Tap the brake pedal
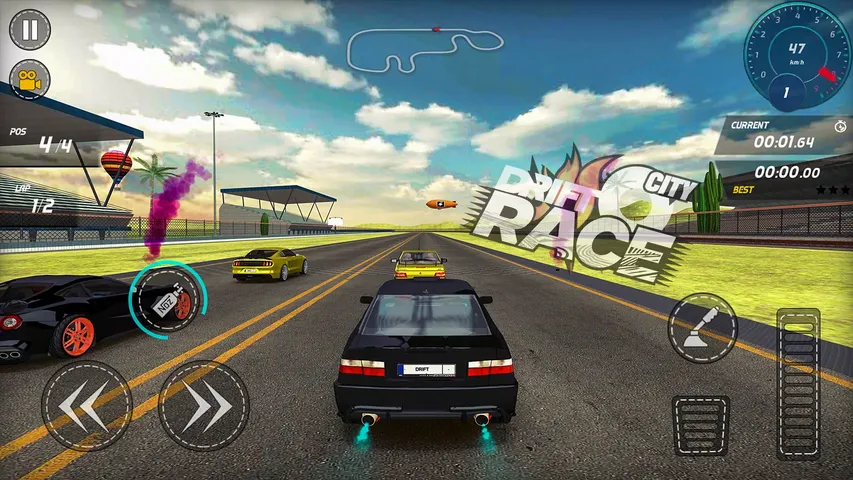This screenshot has width=853, height=480. 701,425
